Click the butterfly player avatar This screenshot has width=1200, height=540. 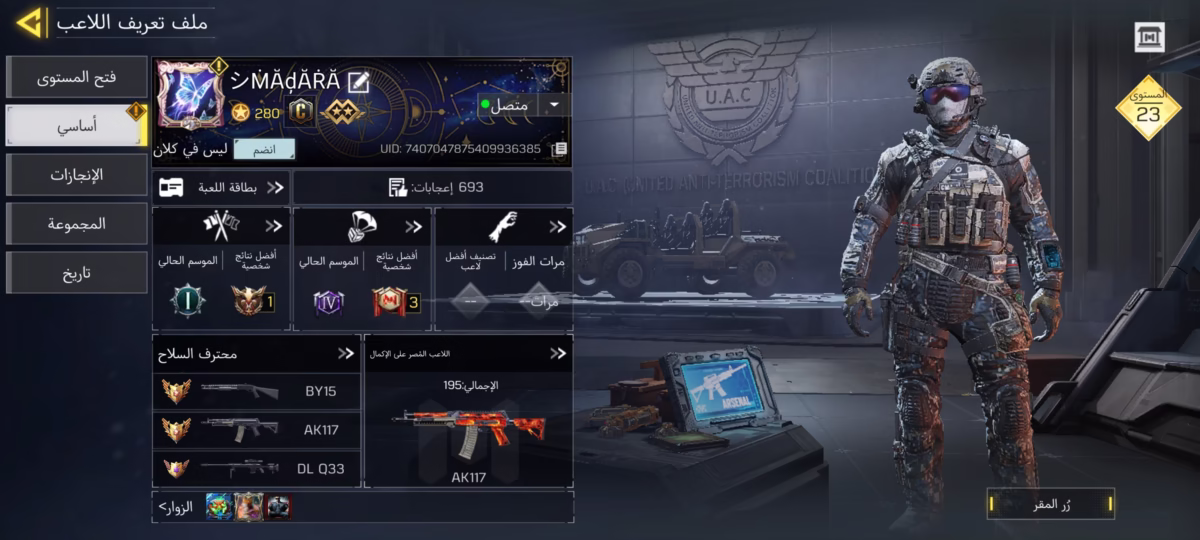click(x=189, y=95)
